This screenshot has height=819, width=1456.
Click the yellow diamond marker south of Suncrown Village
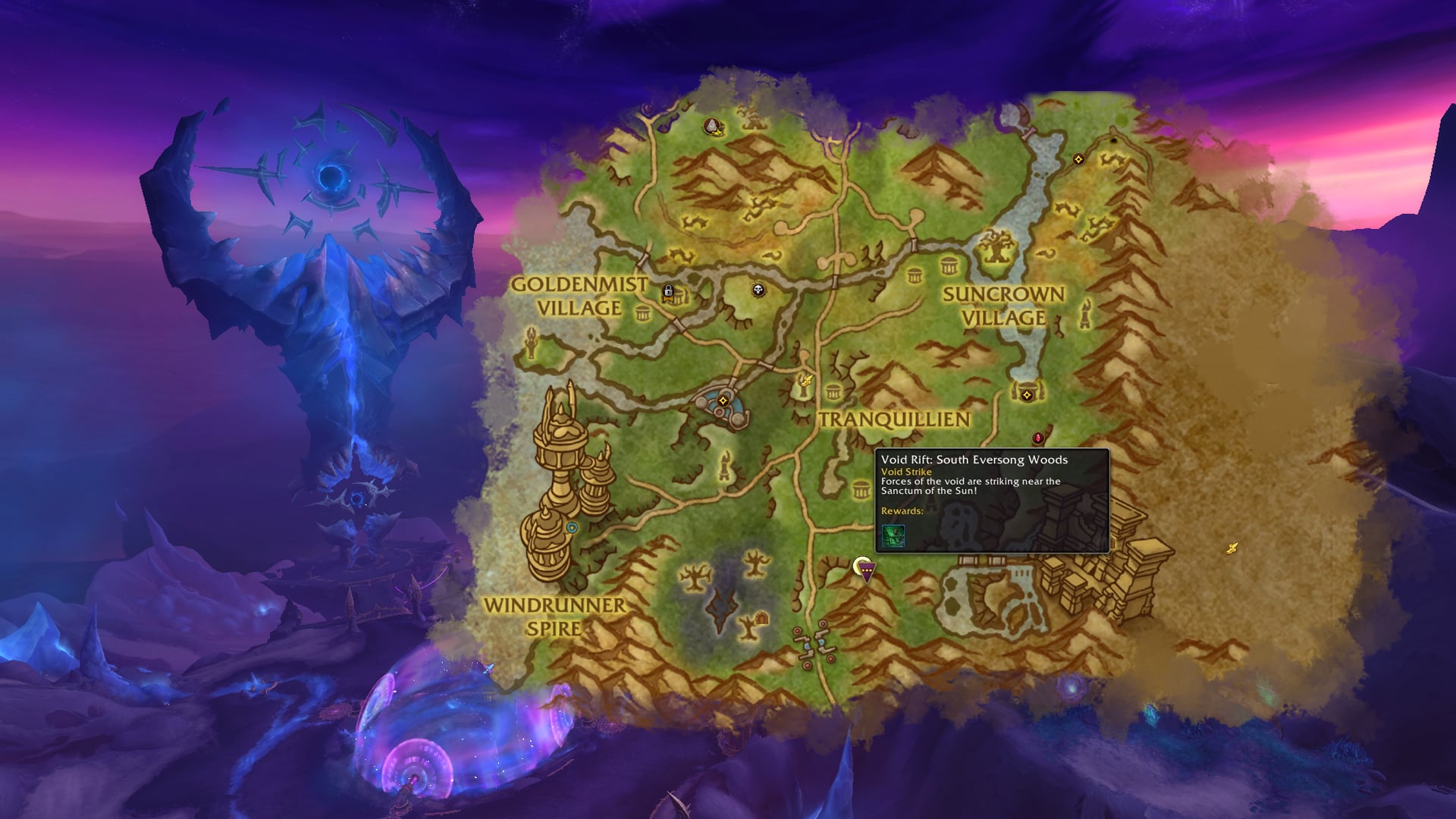click(x=1027, y=395)
